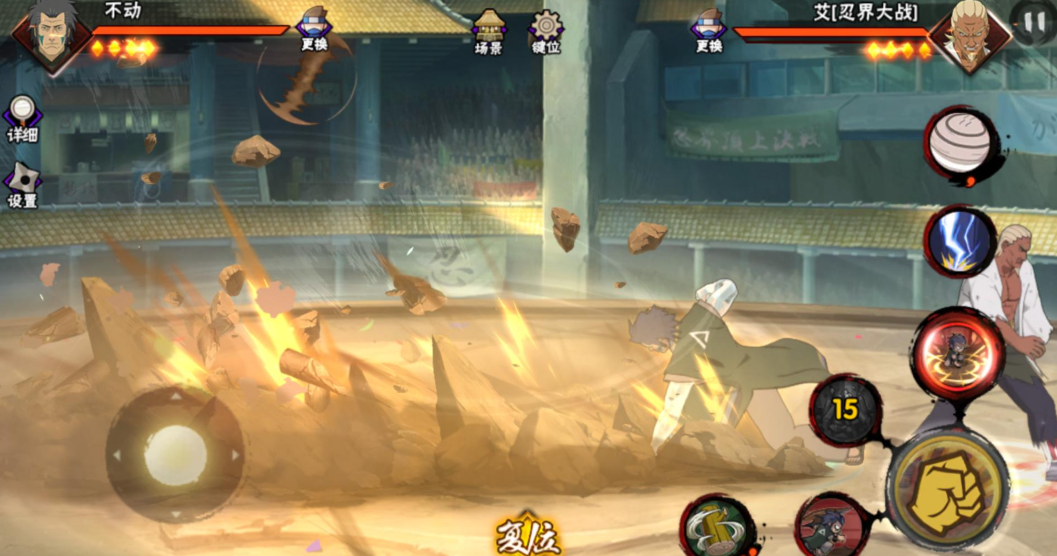1057x556 pixels.
Task: Use the white scroll ability icon
Action: point(958,145)
